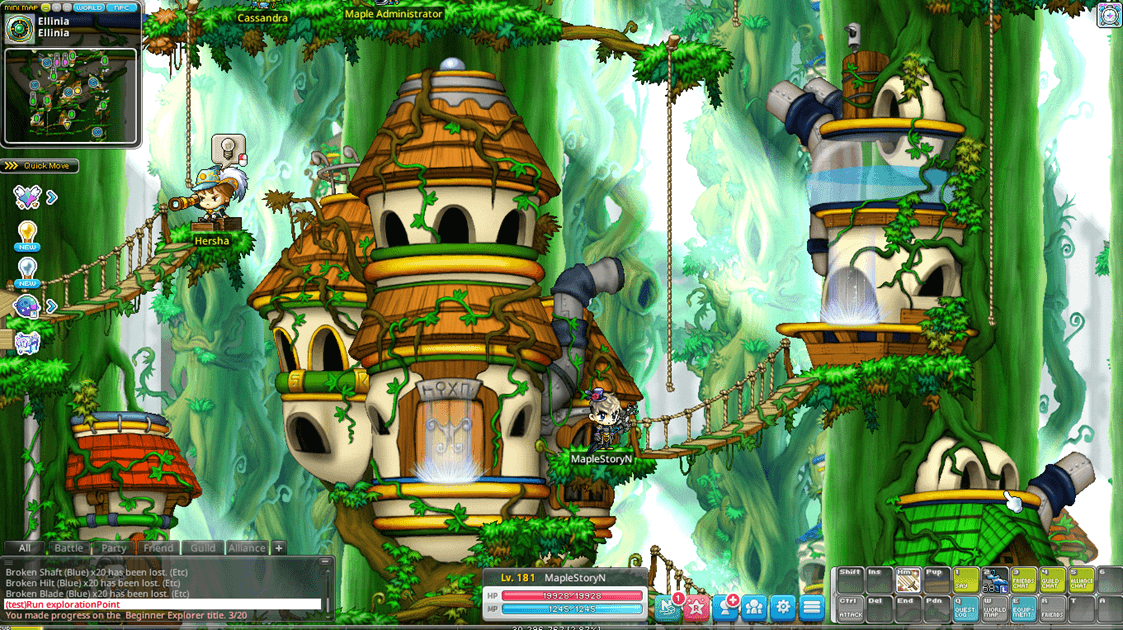Open the three-line main menu button

coord(812,606)
